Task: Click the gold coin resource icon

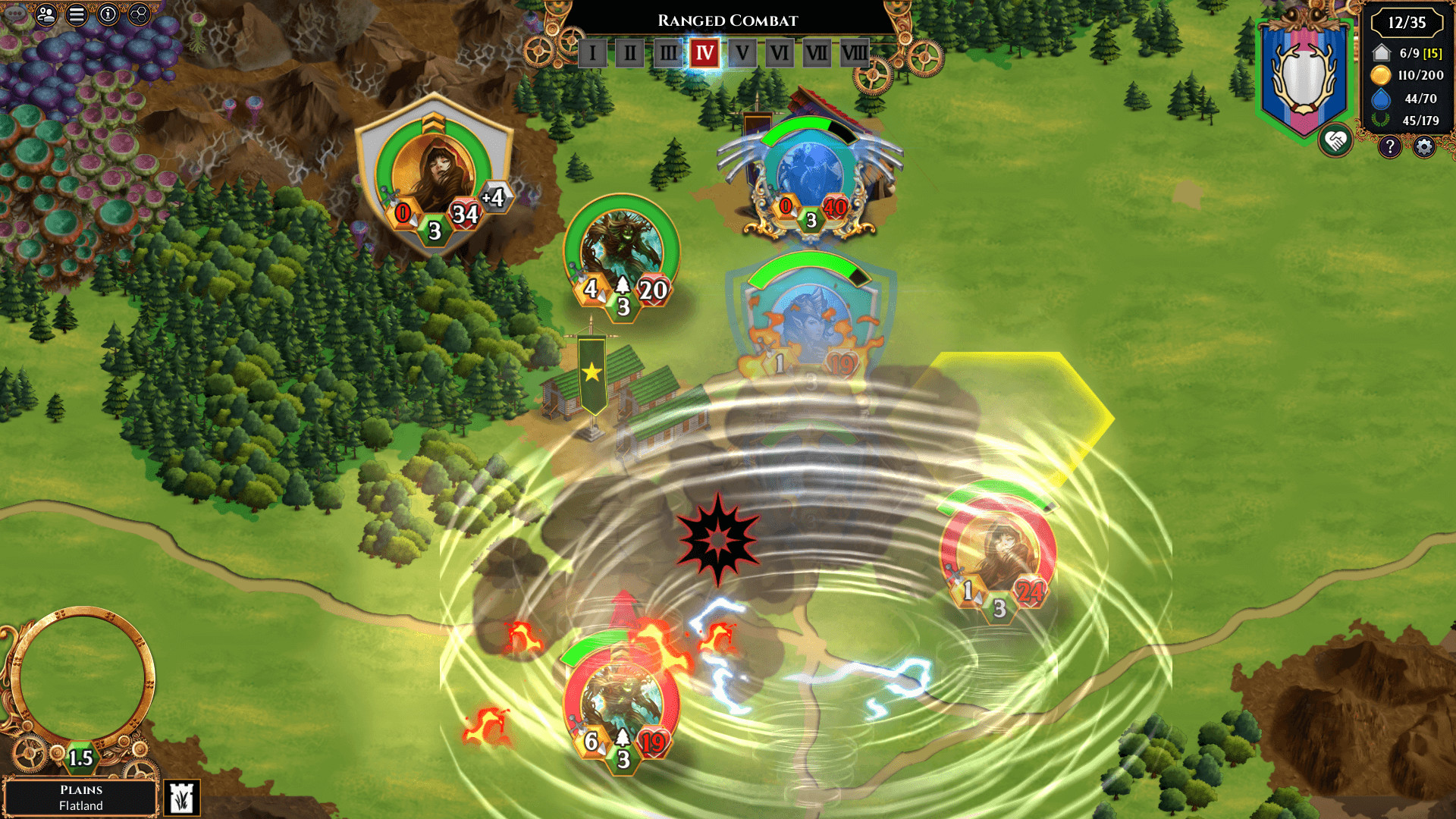Action: 1381,75
